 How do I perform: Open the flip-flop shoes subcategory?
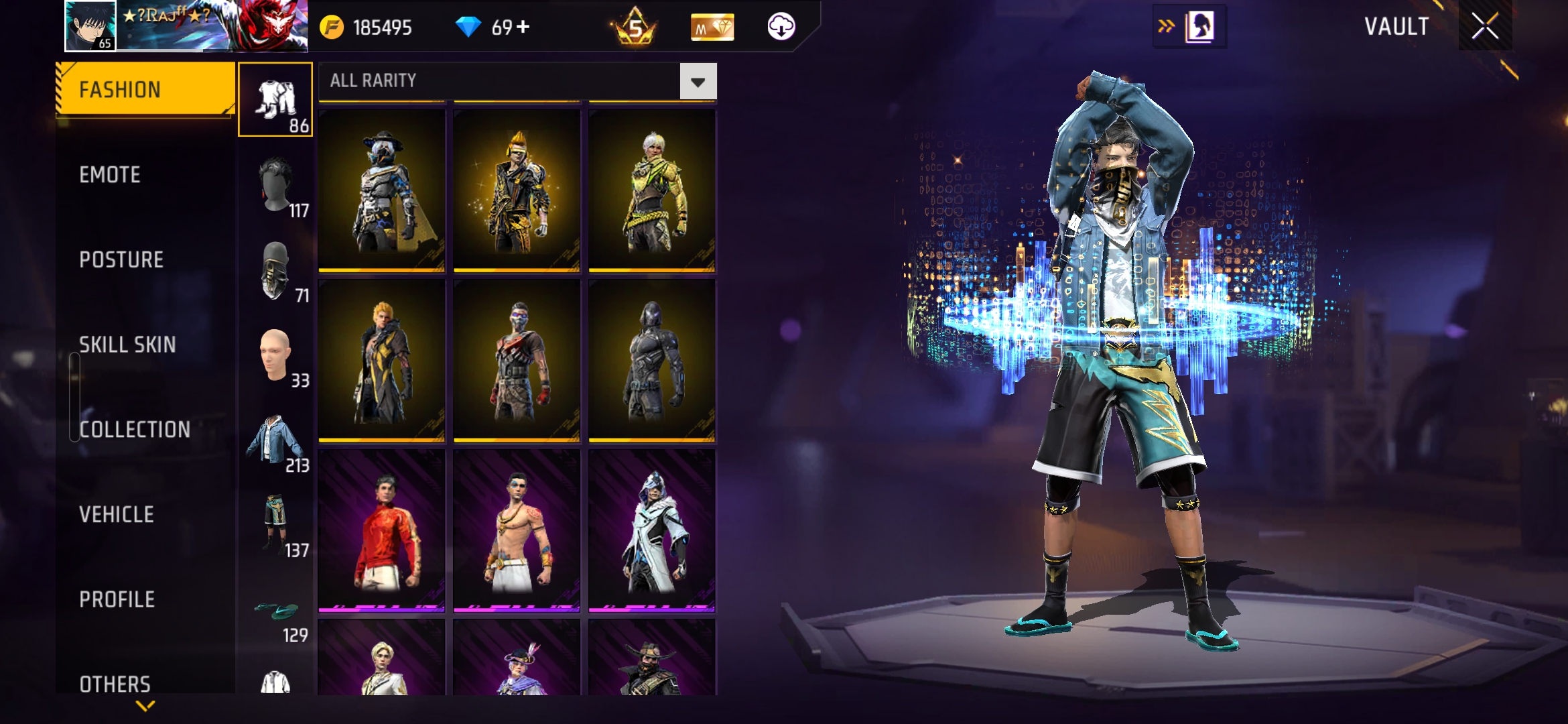tap(275, 611)
